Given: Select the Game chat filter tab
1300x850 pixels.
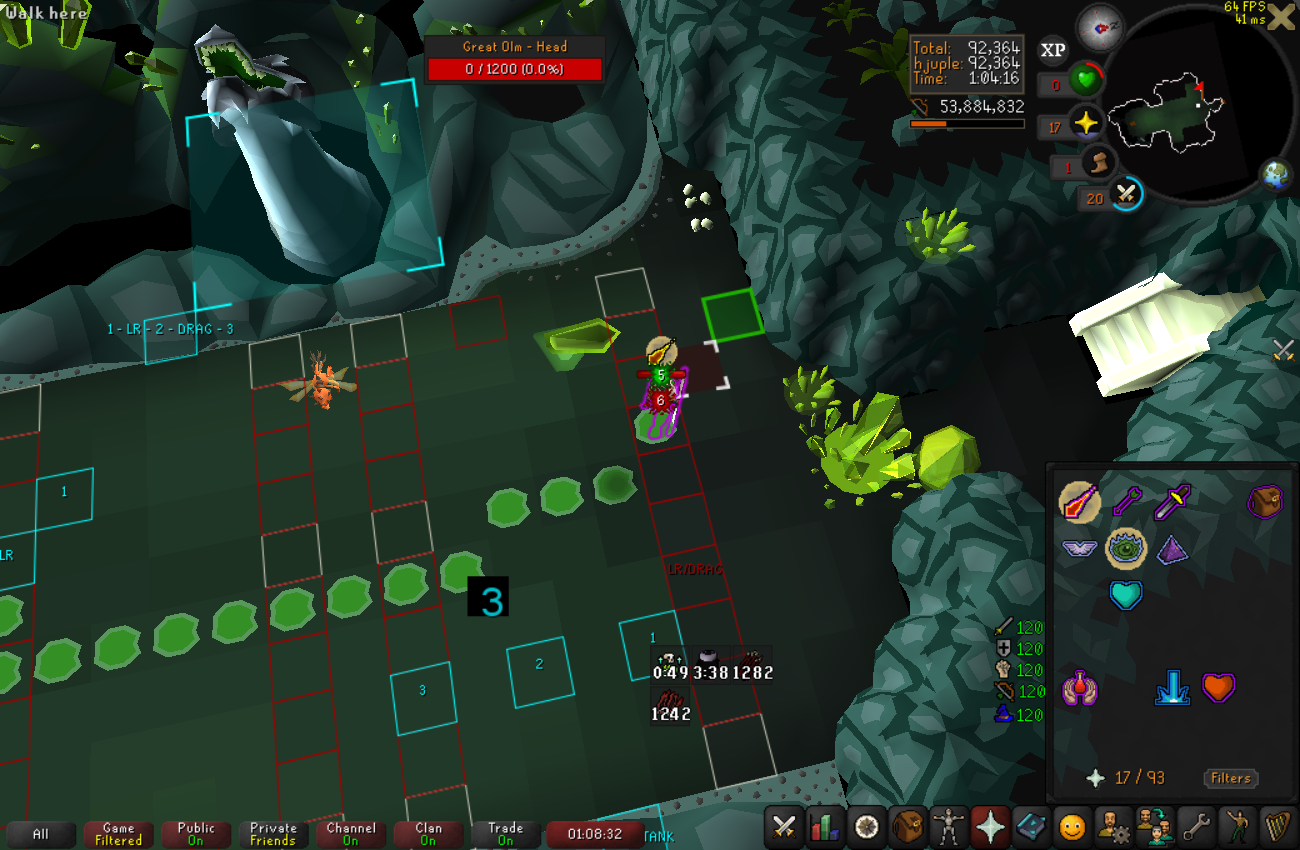Looking at the screenshot, I should point(118,834).
